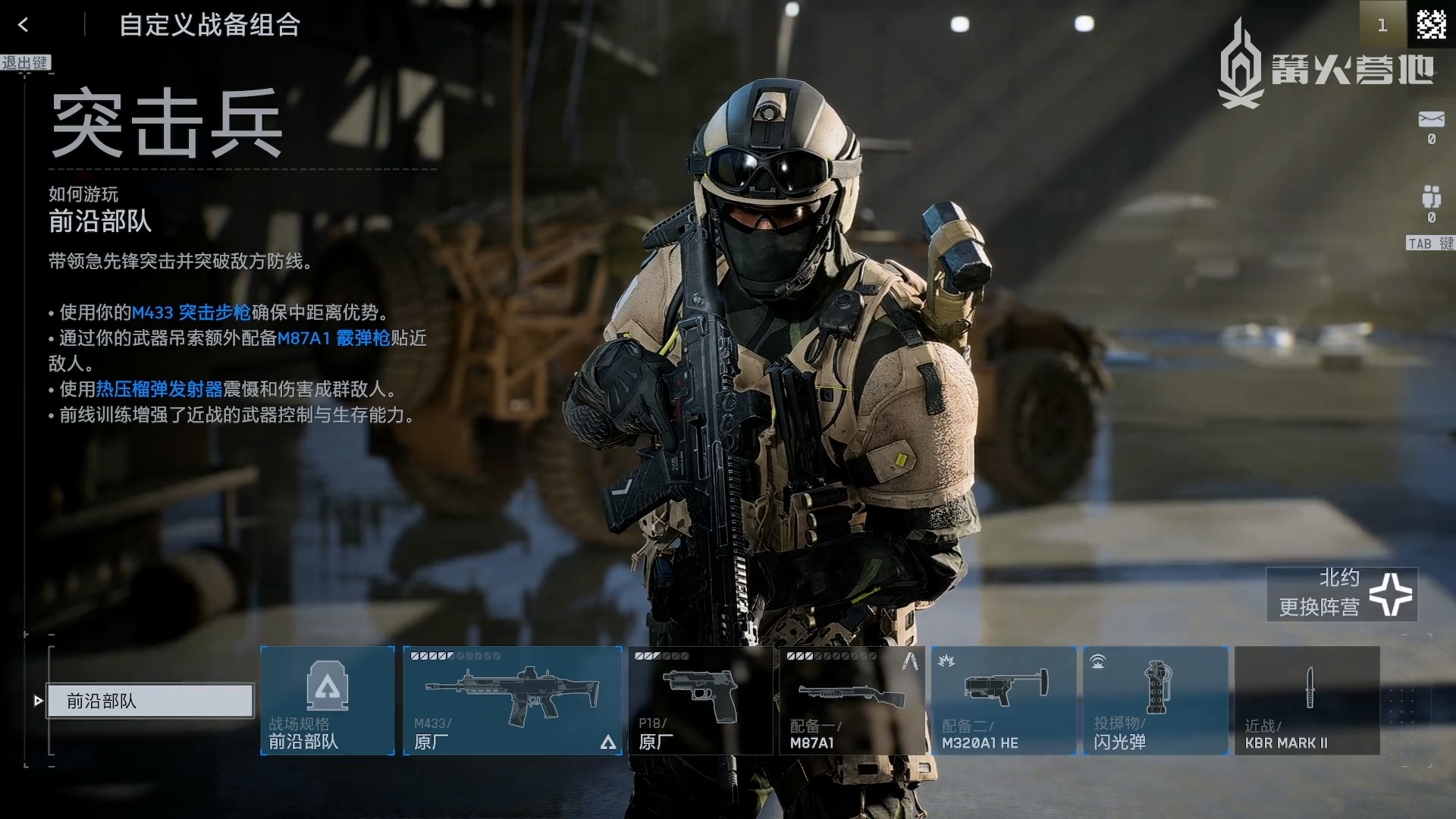Switch faction with 更换阵营 button
This screenshot has height=819, width=1456.
[1342, 594]
